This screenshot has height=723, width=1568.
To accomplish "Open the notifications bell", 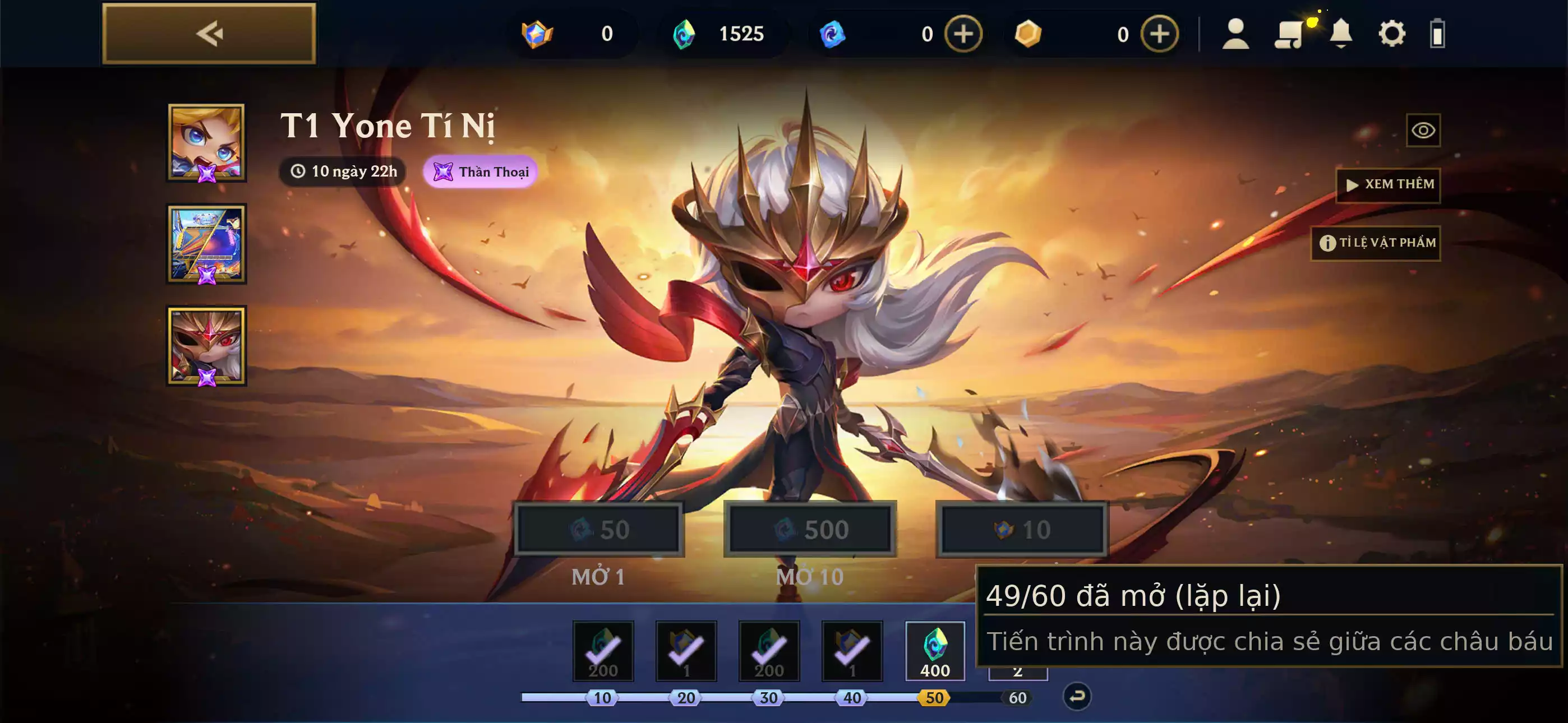I will click(1340, 34).
